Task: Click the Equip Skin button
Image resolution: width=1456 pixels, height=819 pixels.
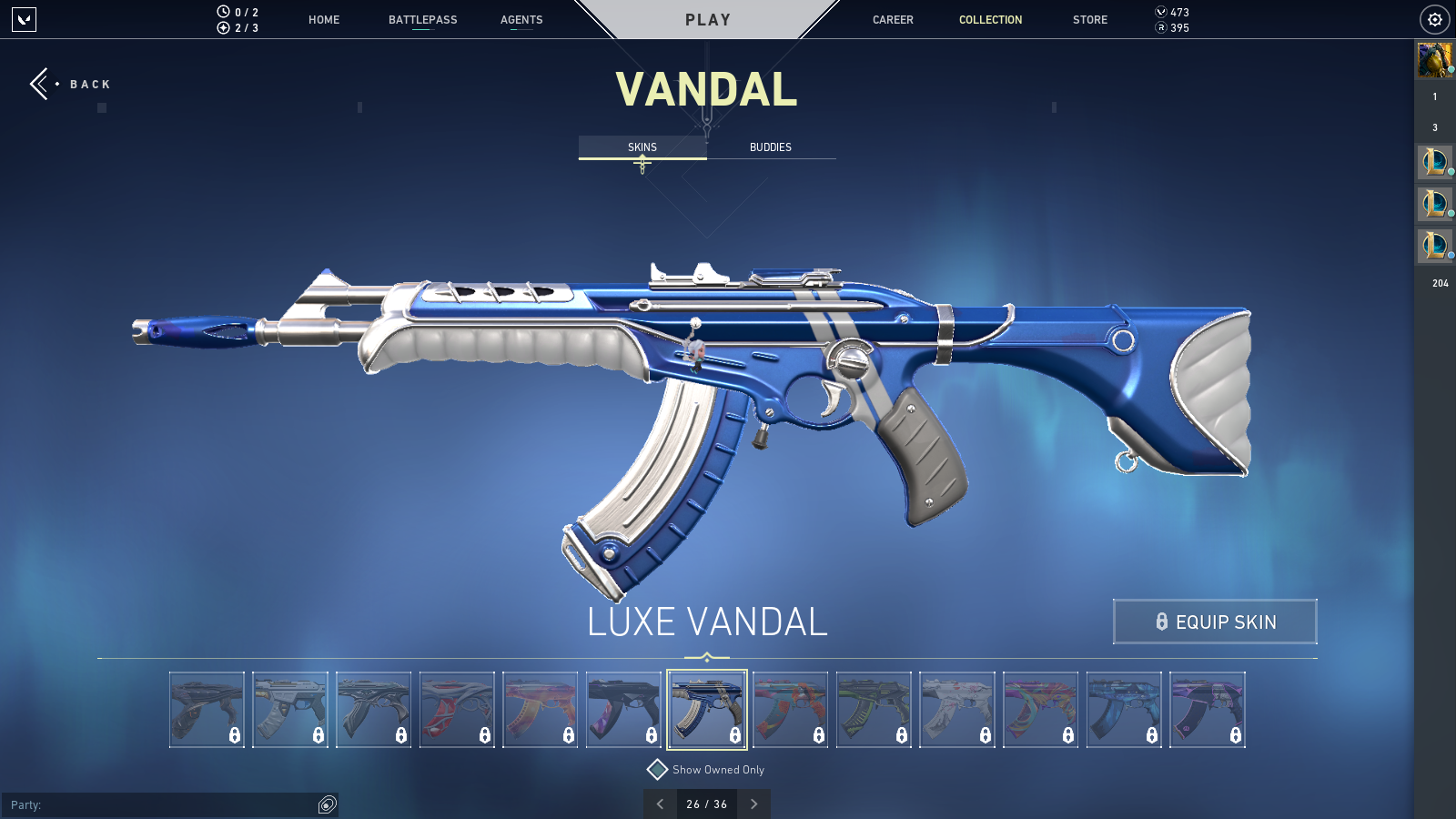Action: (x=1215, y=622)
